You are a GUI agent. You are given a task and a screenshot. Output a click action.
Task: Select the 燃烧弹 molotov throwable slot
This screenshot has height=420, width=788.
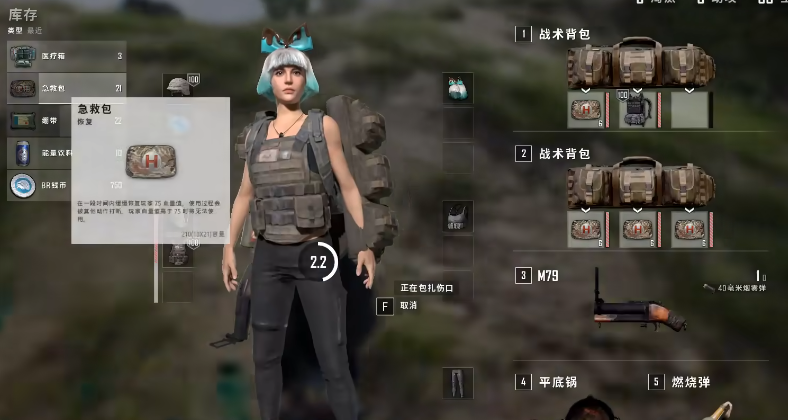690,382
